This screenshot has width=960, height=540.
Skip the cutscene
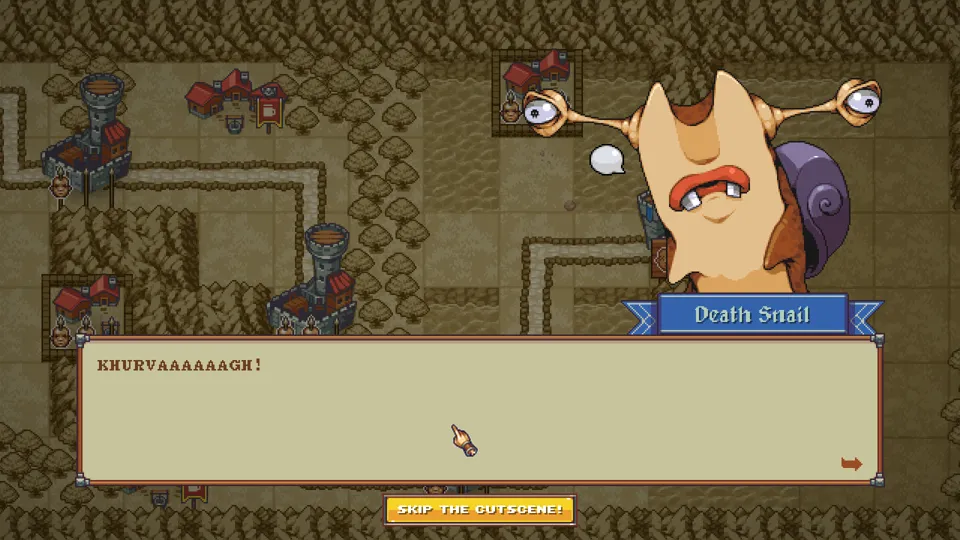click(x=480, y=510)
